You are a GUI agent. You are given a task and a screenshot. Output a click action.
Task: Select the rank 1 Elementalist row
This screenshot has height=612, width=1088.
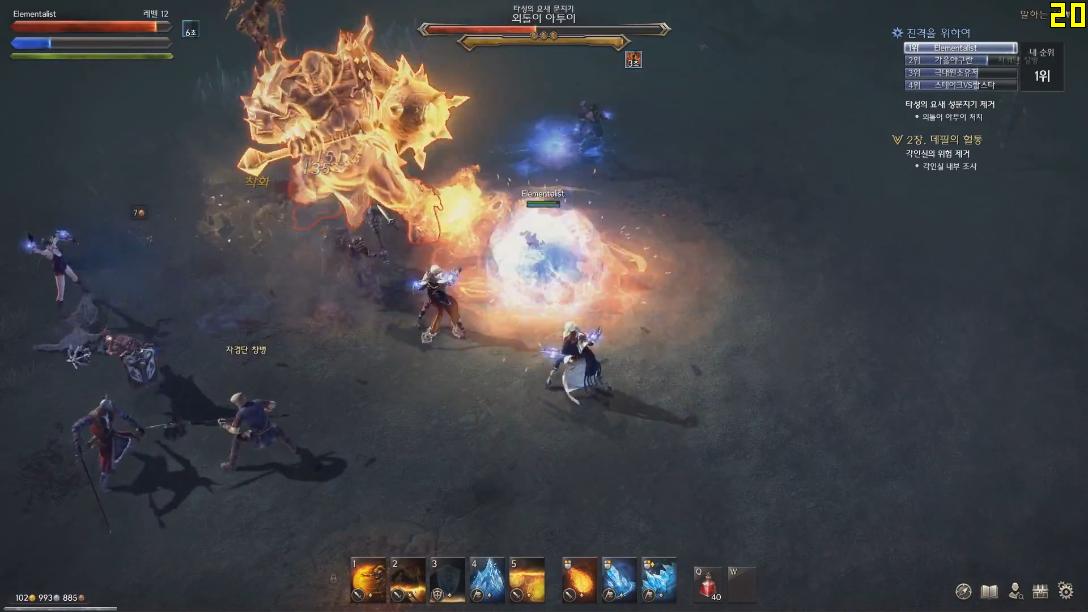(x=960, y=48)
